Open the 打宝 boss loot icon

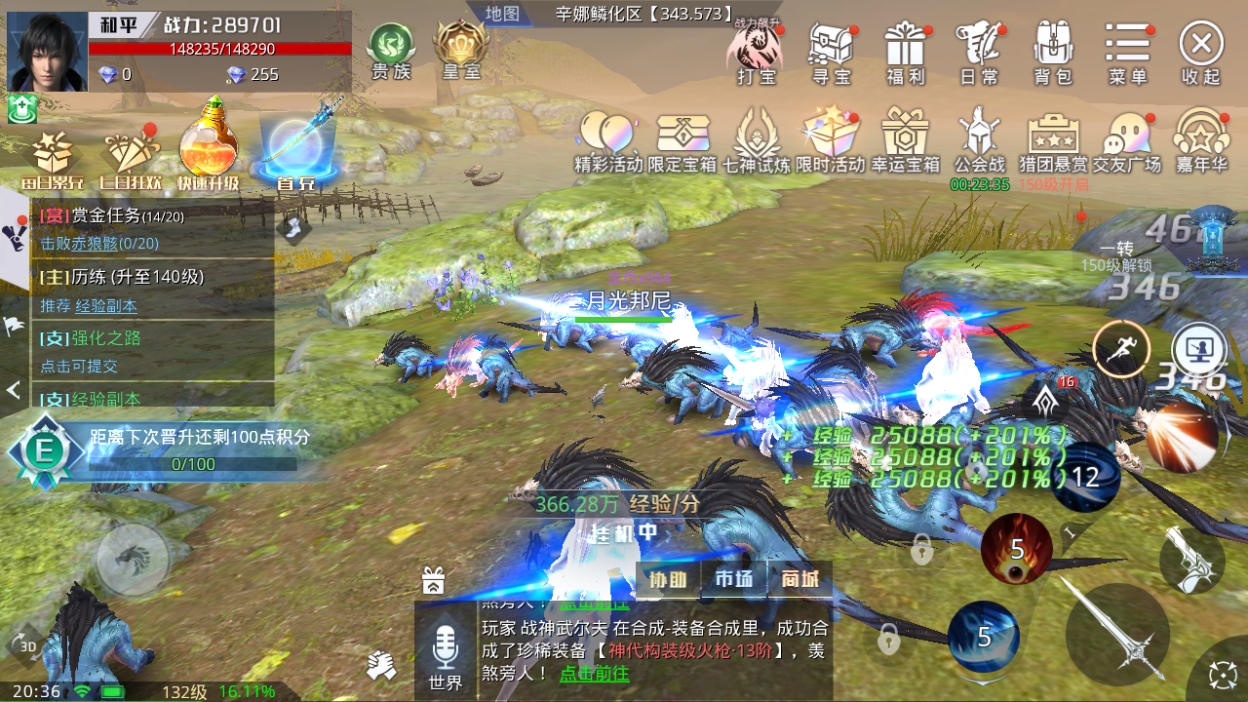[756, 52]
